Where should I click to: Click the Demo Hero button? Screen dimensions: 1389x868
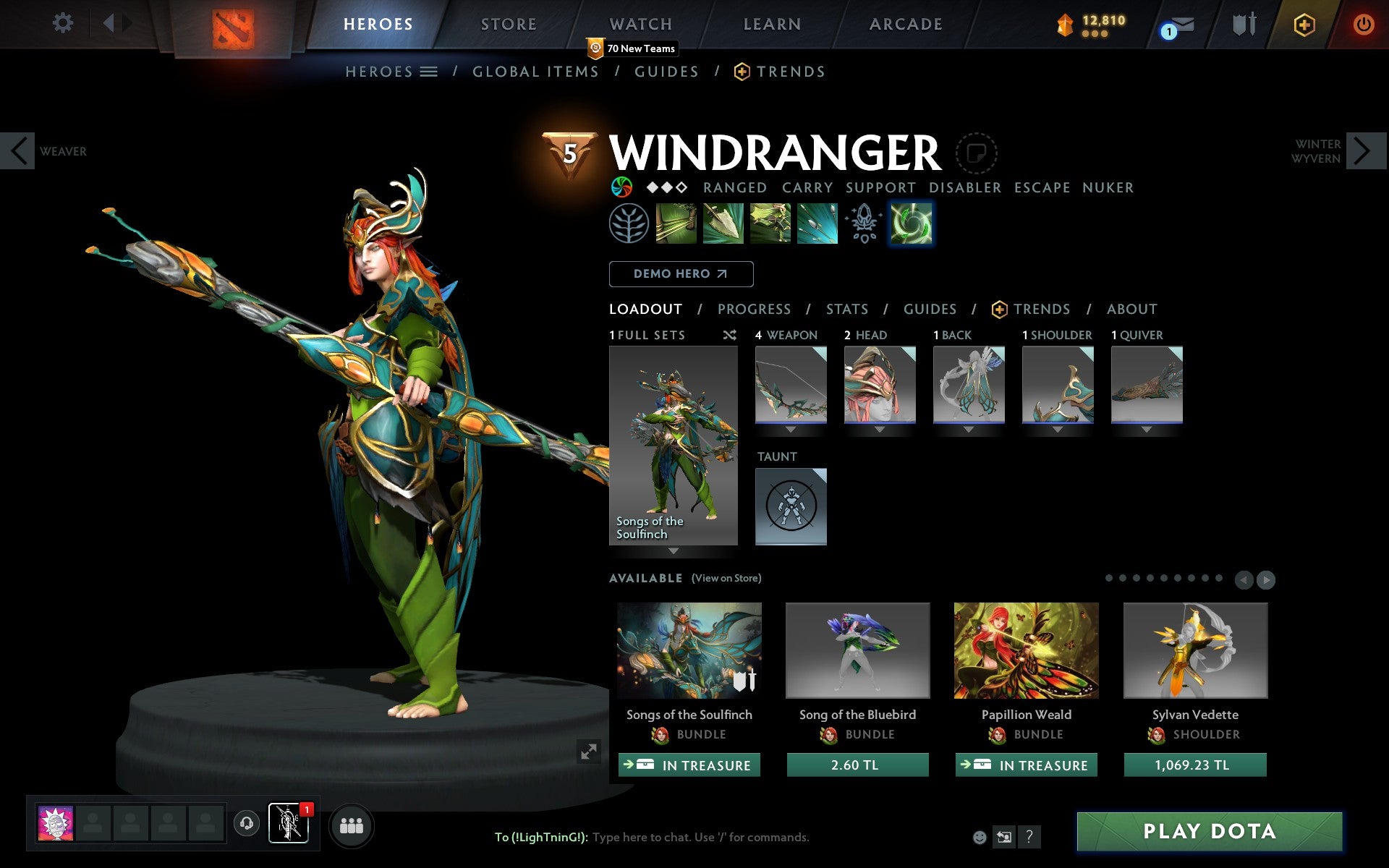pyautogui.click(x=681, y=274)
